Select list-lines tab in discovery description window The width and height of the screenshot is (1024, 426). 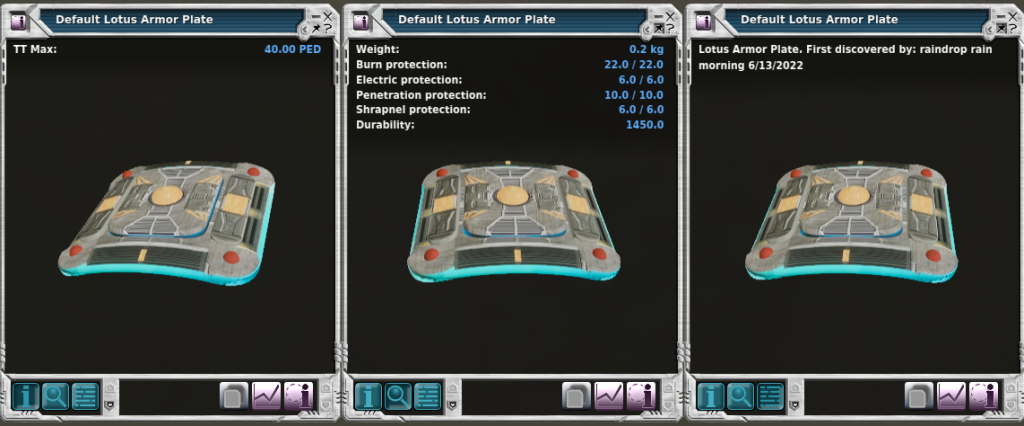[x=770, y=396]
